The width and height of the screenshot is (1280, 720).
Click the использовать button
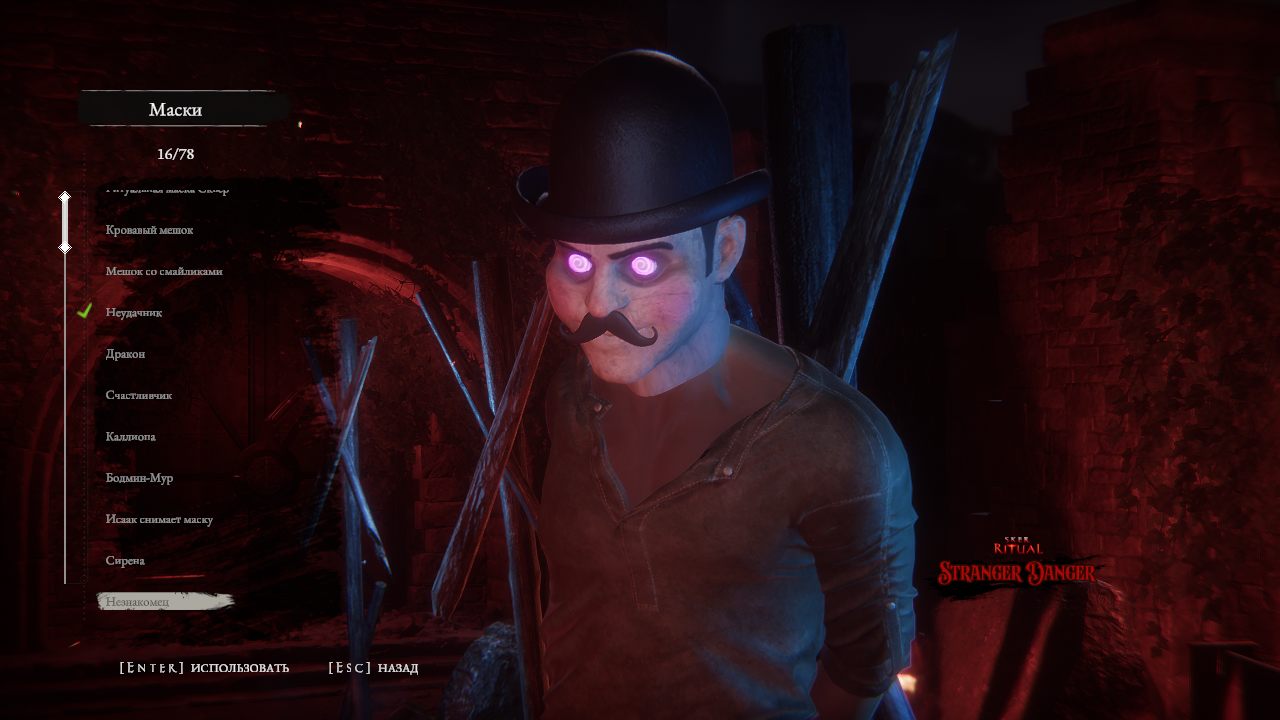click(204, 668)
